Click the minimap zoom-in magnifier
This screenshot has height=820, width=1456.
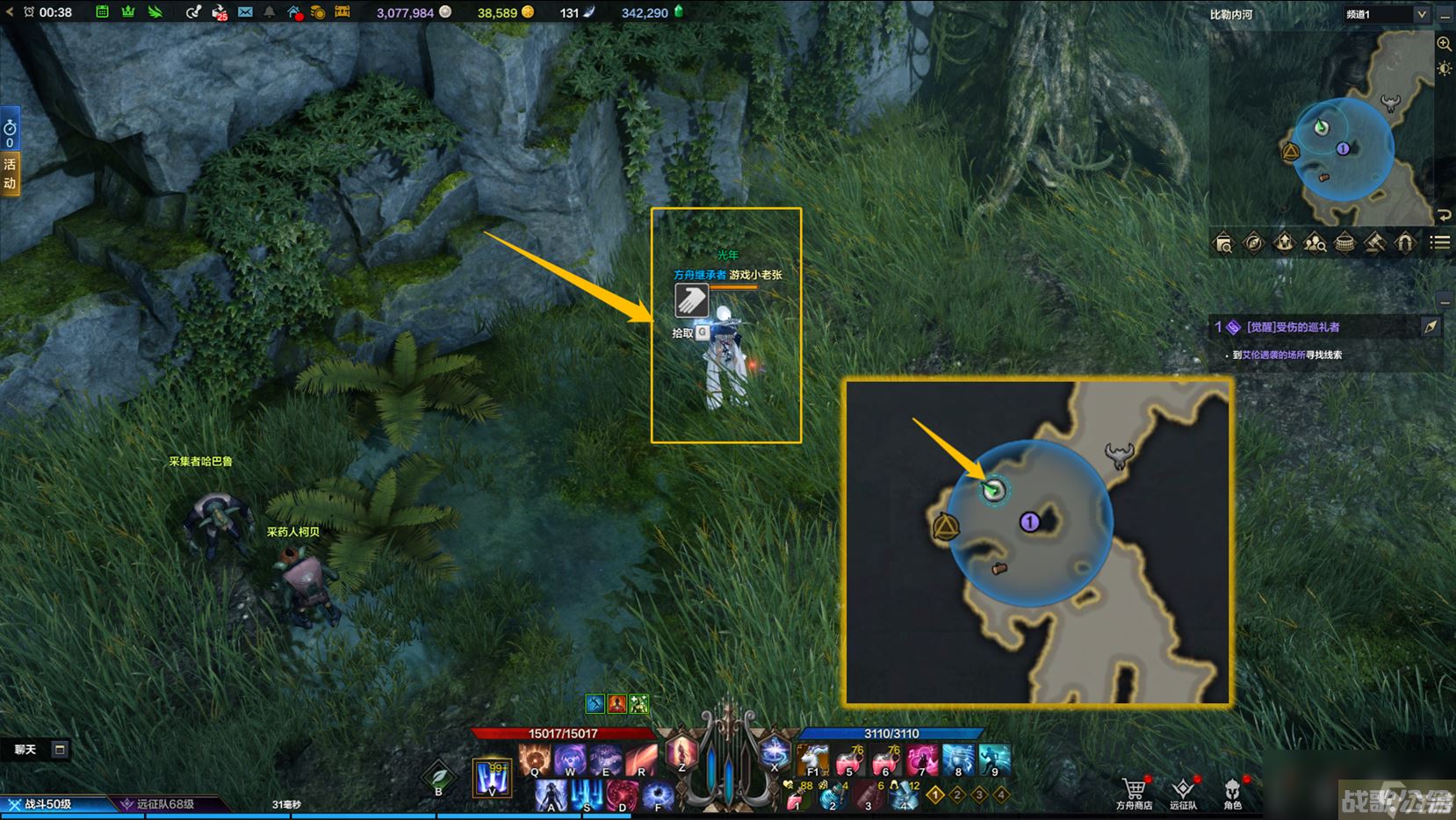1444,44
